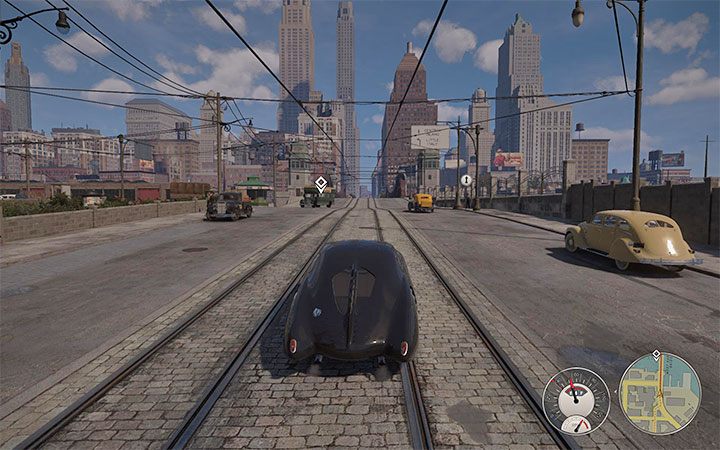Image resolution: width=720 pixels, height=450 pixels.
Task: Click the diamond objective marker above the truck
Action: (x=321, y=183)
